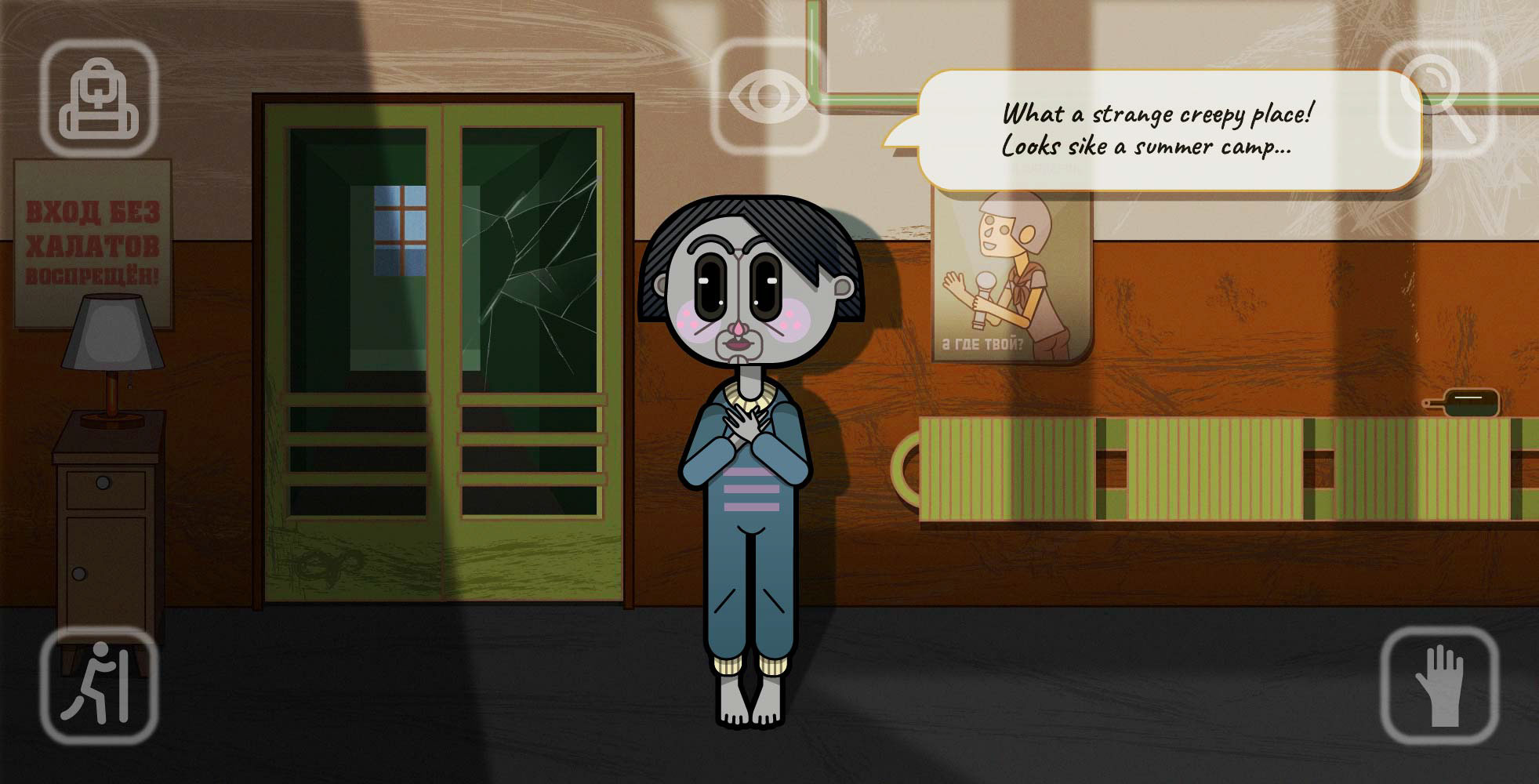Viewport: 1539px width, 784px height.
Task: Activate the magnifying glass search button
Action: 1437,96
